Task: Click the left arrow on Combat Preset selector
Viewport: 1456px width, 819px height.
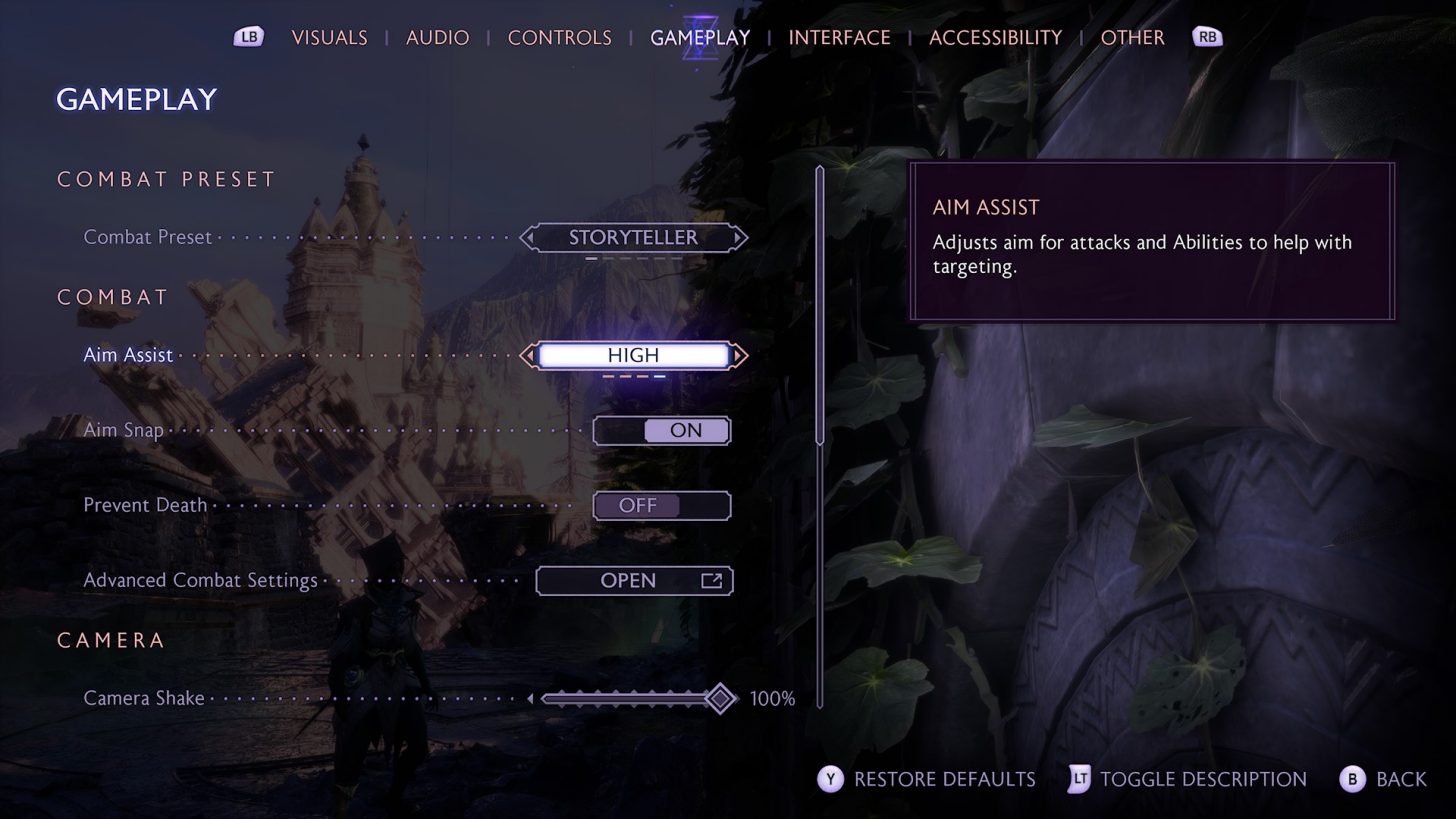Action: (529, 238)
